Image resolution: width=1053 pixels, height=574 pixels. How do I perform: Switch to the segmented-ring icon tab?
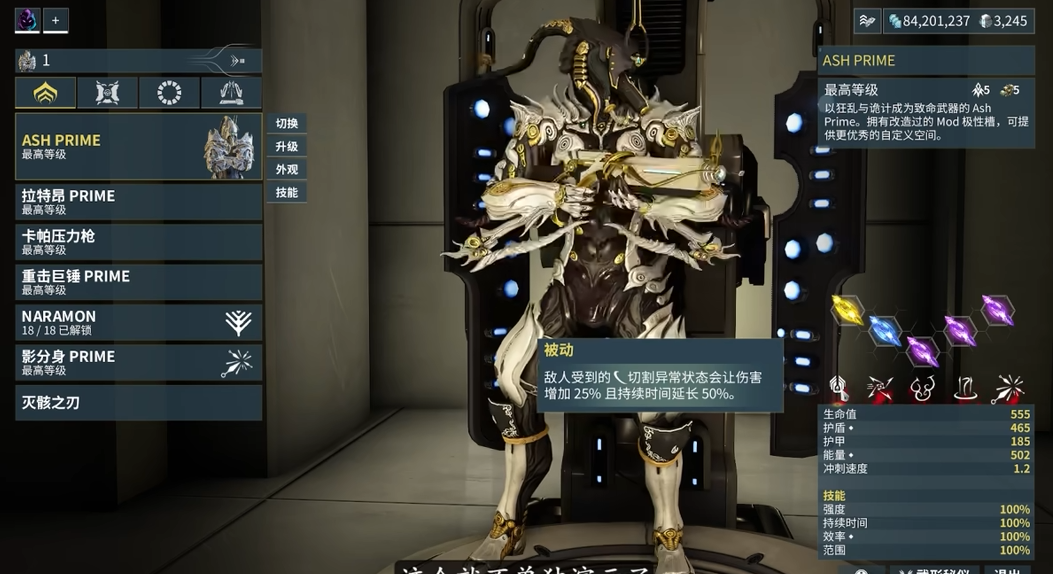tap(169, 93)
